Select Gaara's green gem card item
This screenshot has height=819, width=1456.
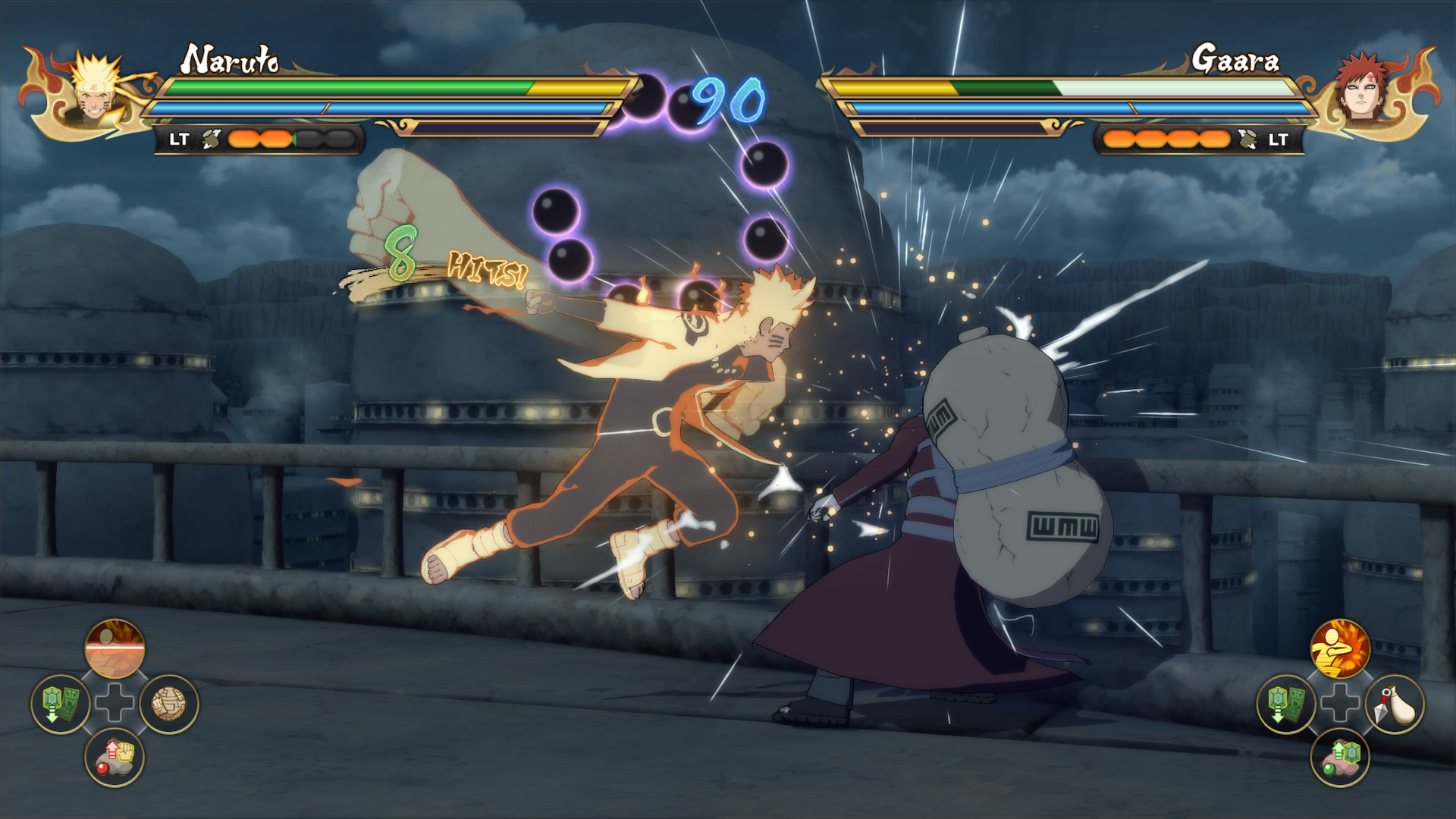pyautogui.click(x=1287, y=702)
